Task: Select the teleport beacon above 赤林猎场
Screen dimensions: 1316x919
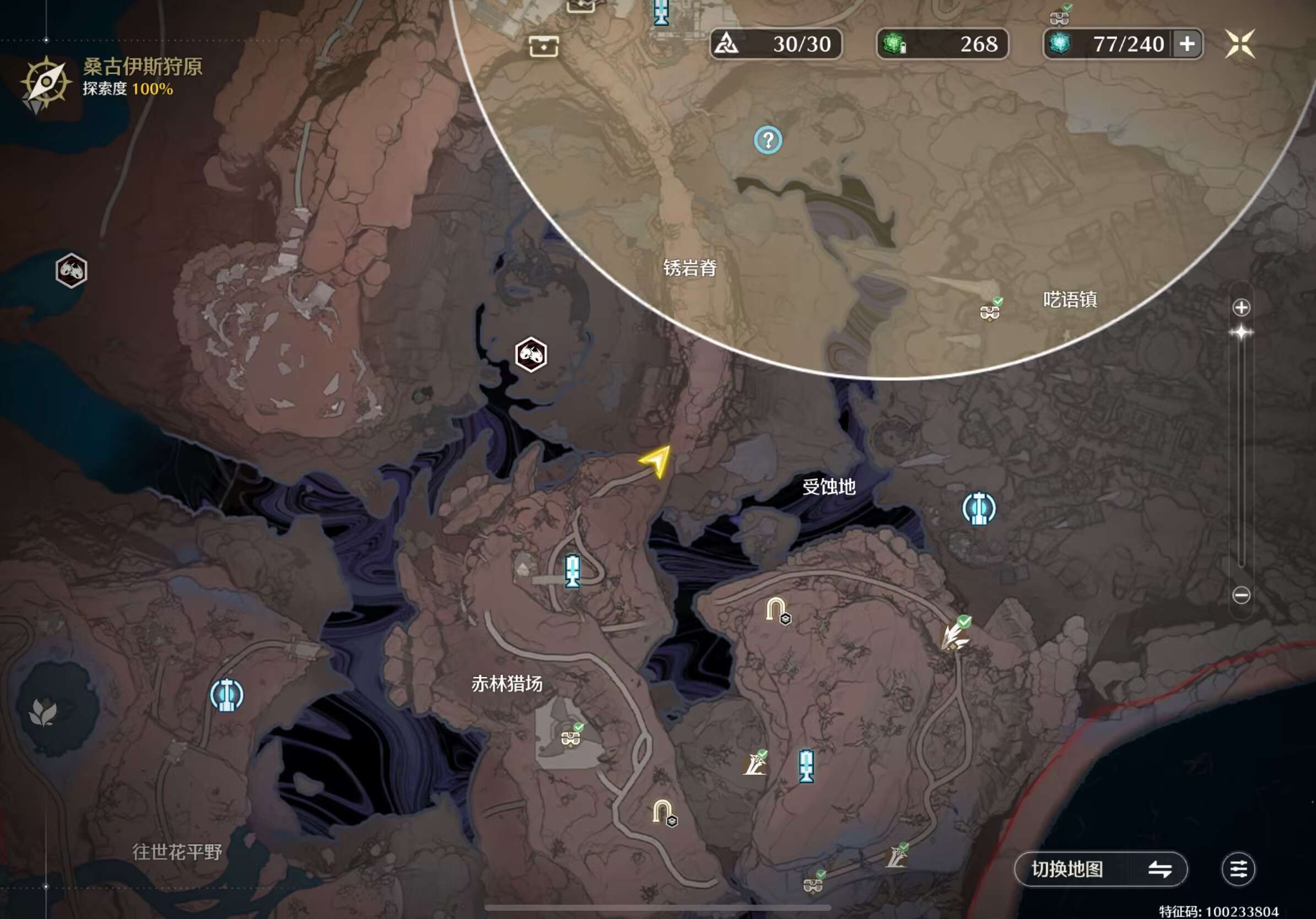Action: [x=572, y=570]
